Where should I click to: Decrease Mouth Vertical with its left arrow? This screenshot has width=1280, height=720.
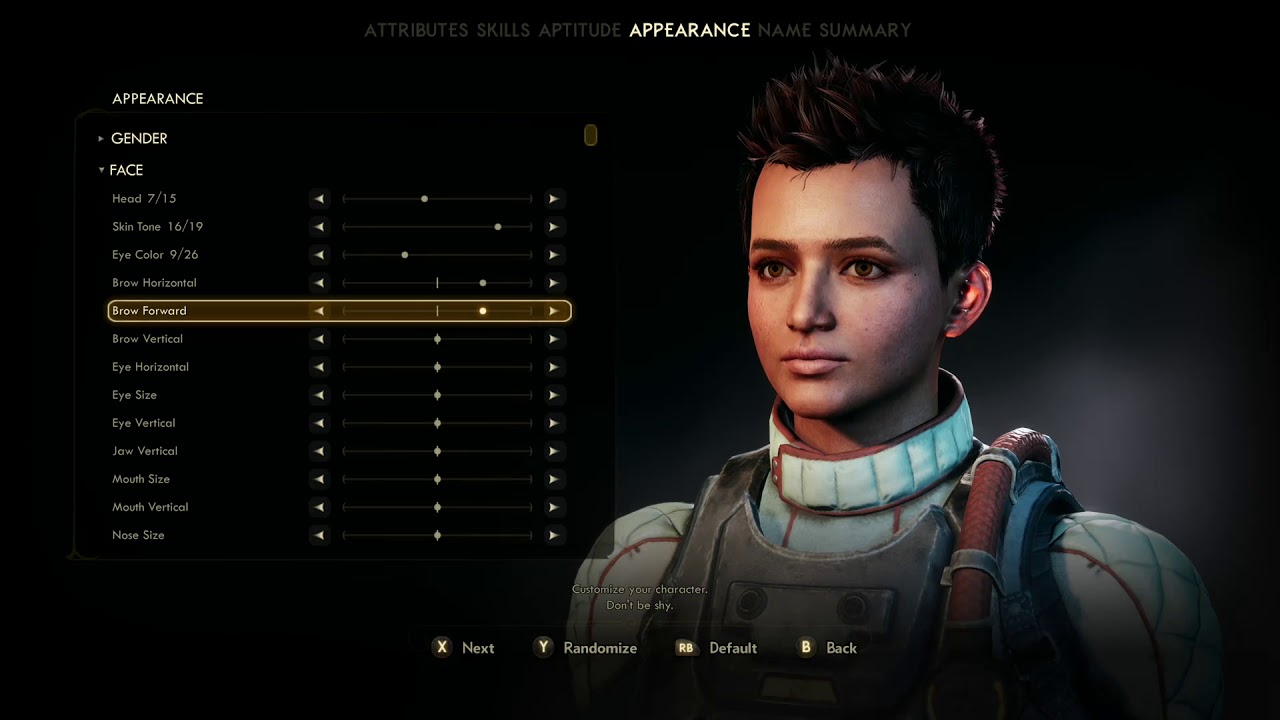click(x=319, y=507)
